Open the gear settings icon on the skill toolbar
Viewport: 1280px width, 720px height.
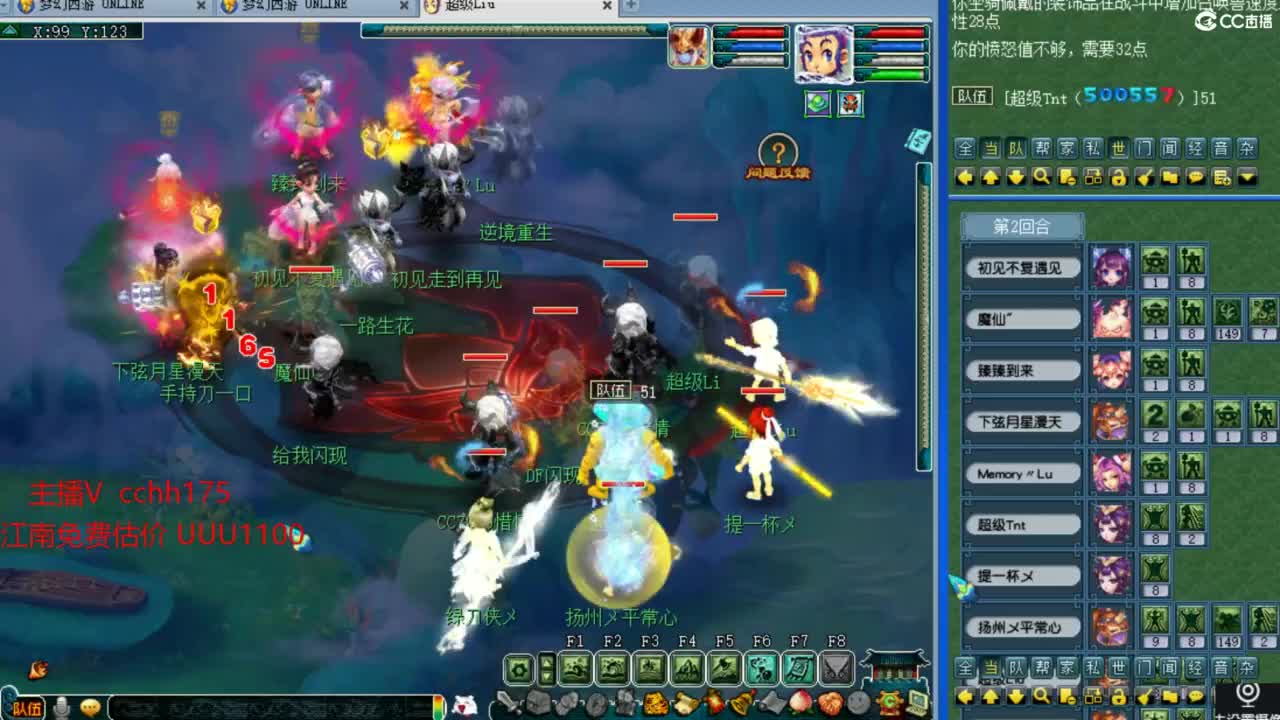(518, 667)
